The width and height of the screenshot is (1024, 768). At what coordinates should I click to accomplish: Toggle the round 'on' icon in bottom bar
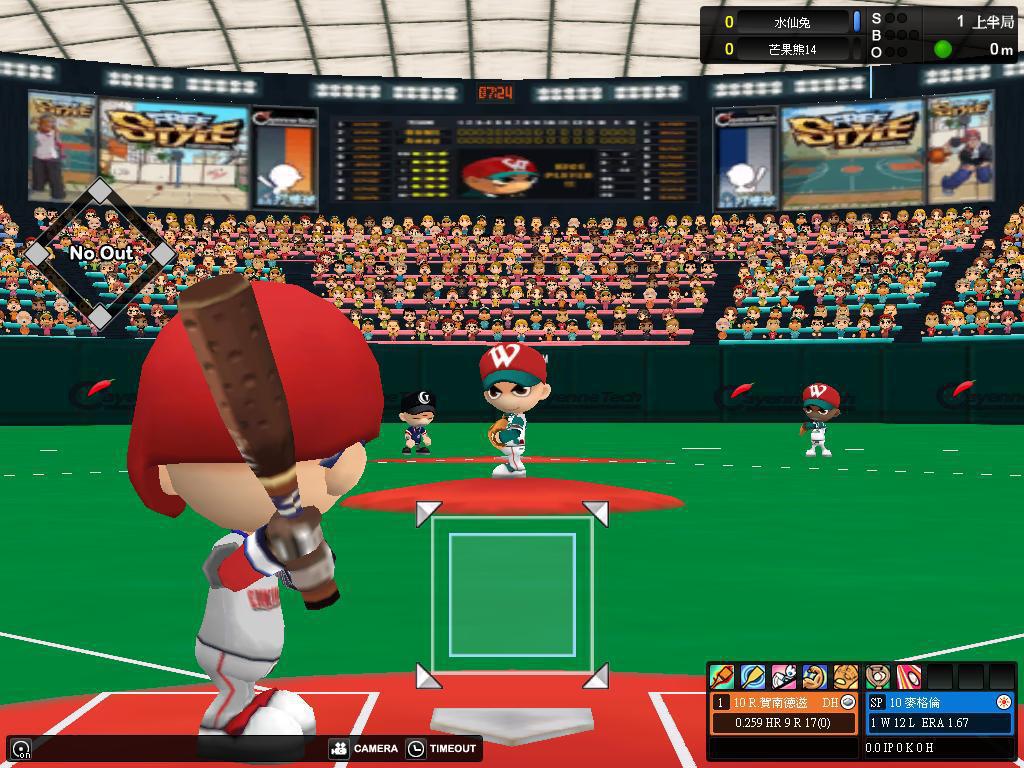(x=21, y=749)
